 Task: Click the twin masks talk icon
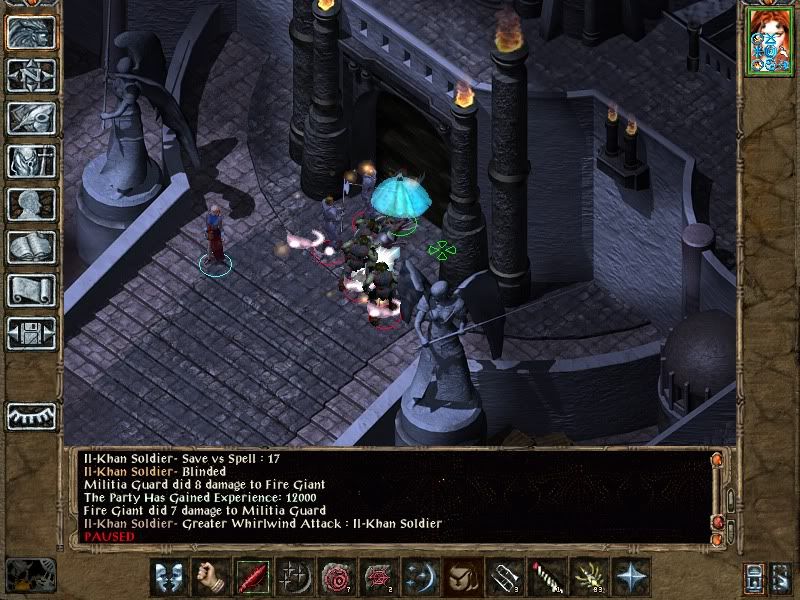[x=167, y=578]
